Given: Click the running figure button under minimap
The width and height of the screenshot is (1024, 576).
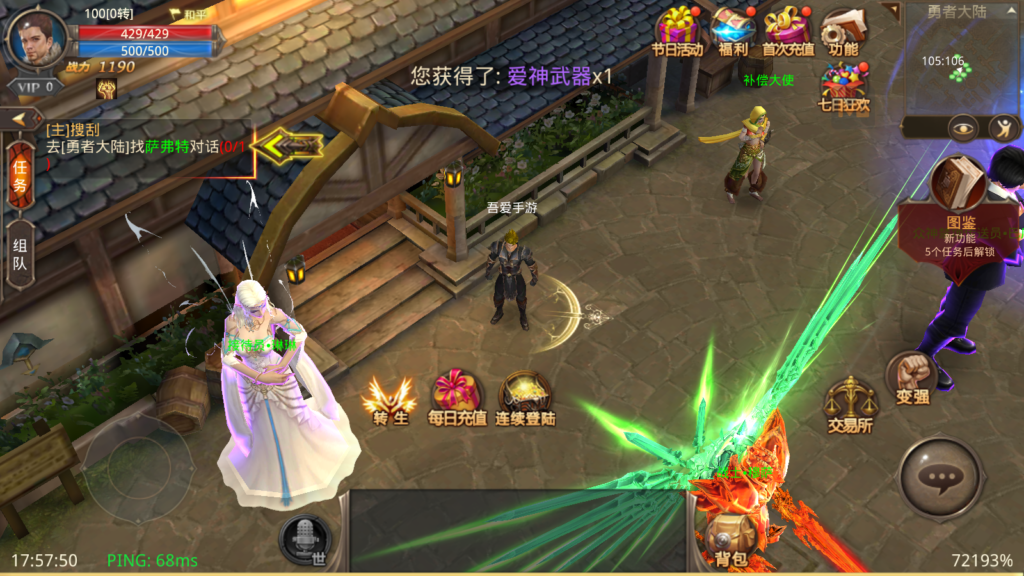Looking at the screenshot, I should pos(1002,127).
